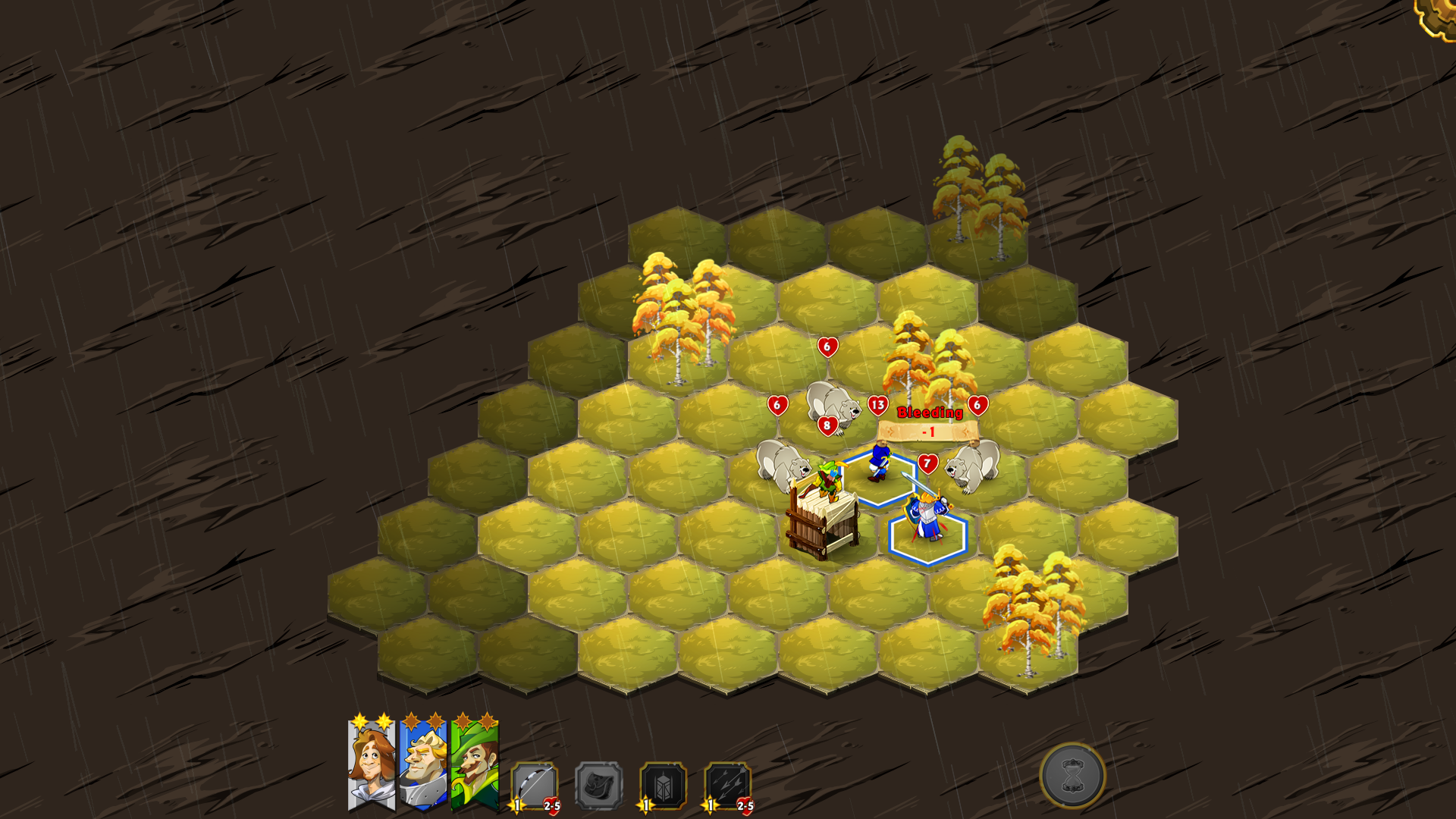The image size is (1456, 819).
Task: Select the blond knight portrait banner
Action: point(422,764)
